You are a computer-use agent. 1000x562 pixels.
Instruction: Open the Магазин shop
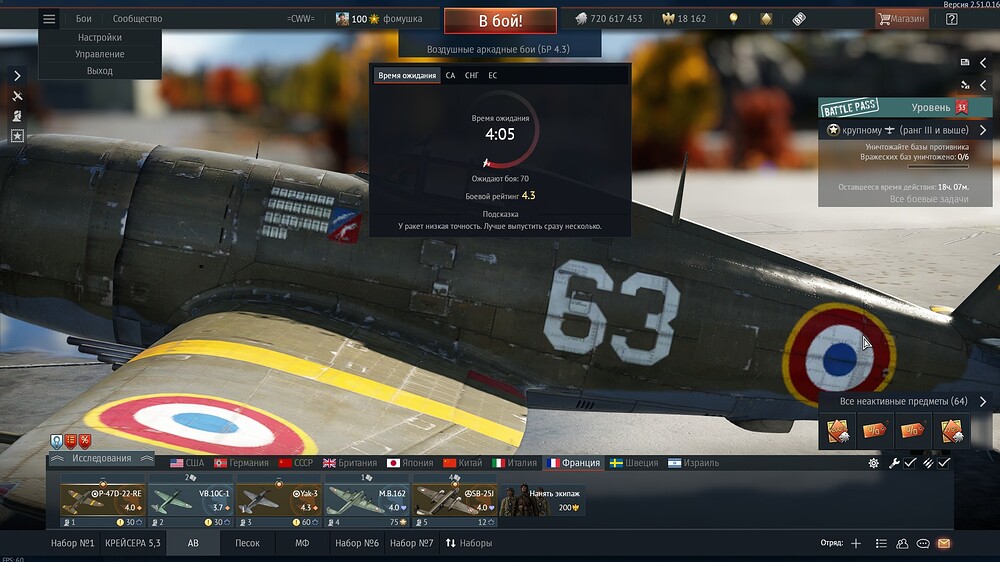click(901, 19)
